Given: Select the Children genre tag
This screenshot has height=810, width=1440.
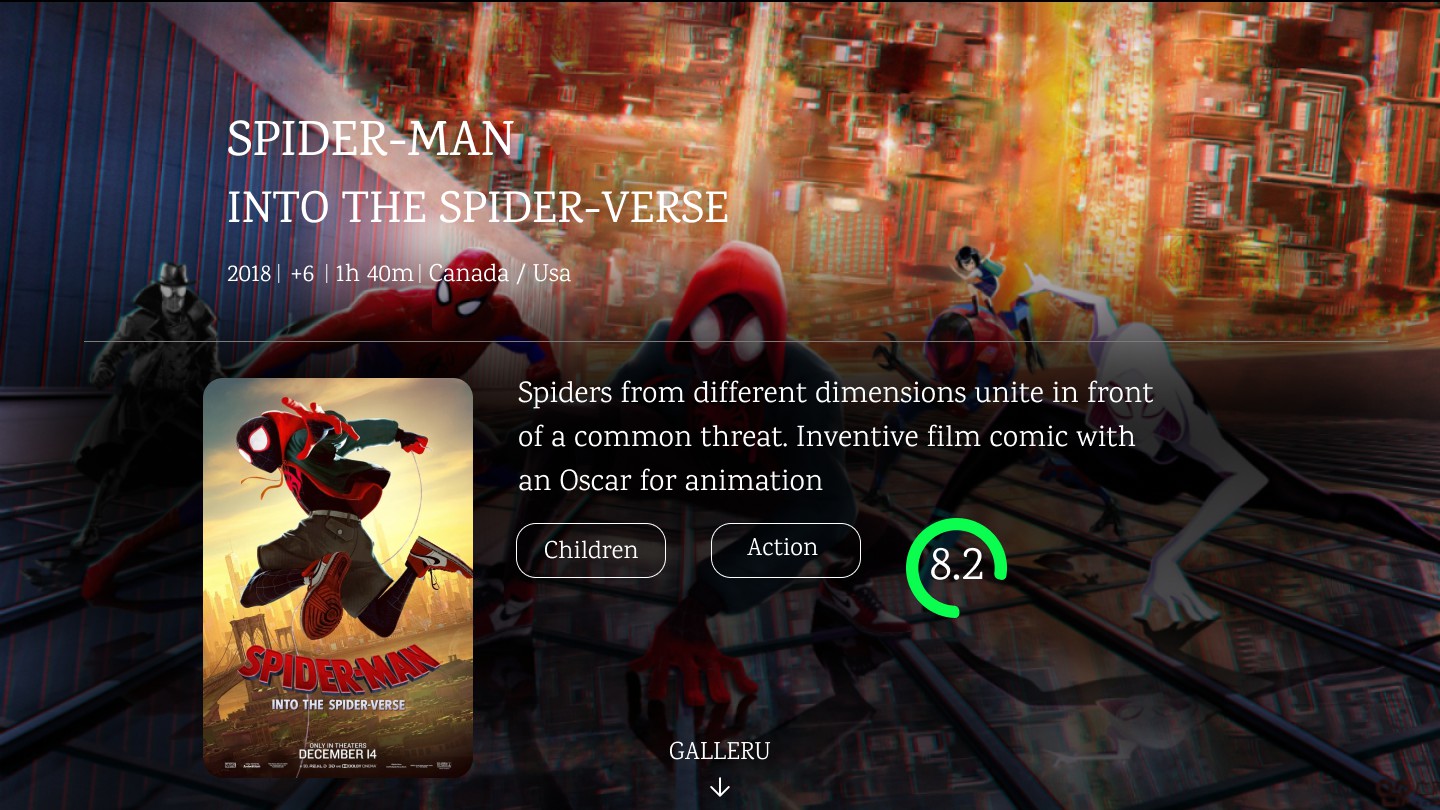Looking at the screenshot, I should [590, 550].
